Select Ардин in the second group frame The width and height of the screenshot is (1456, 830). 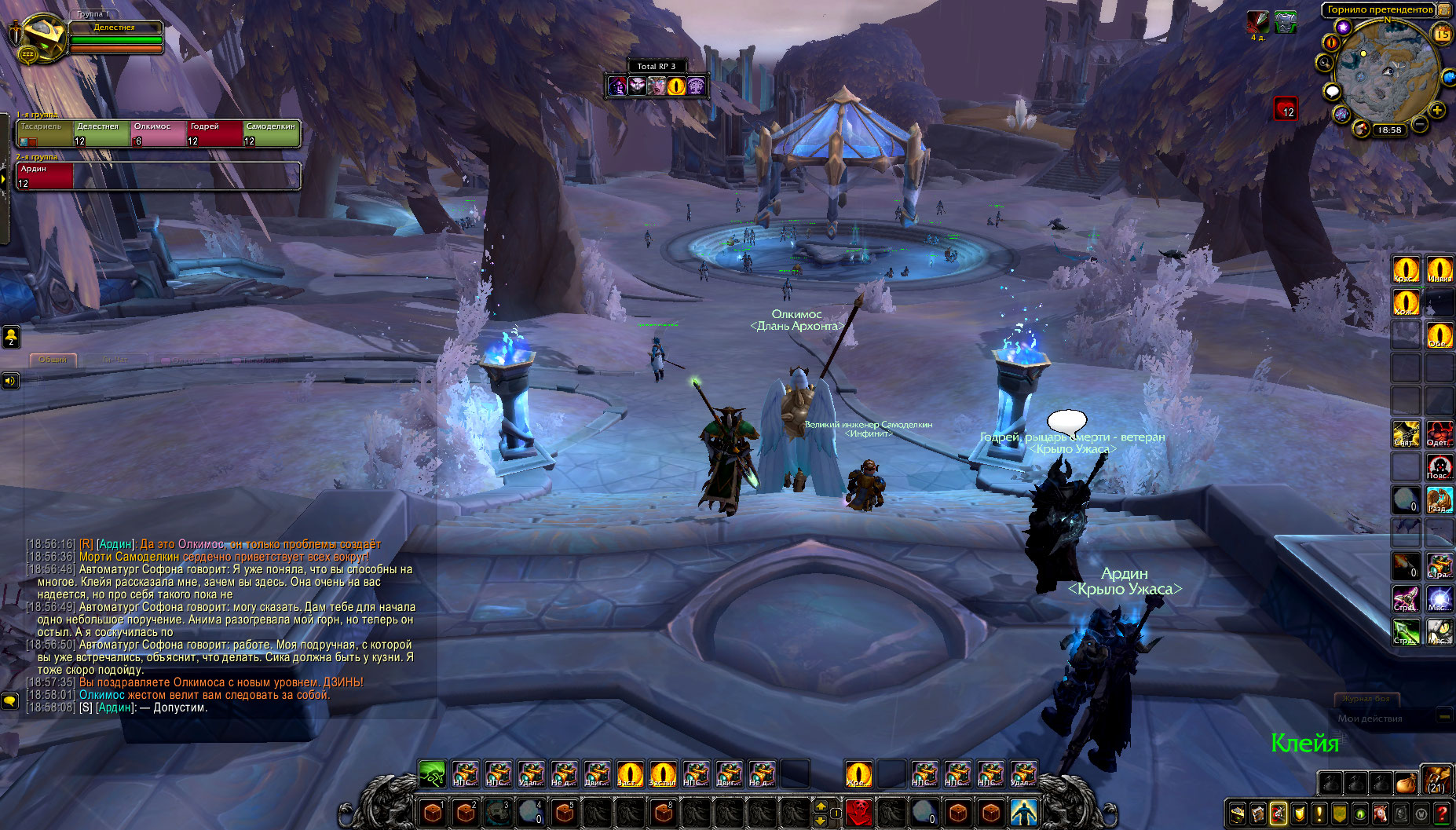[45, 176]
